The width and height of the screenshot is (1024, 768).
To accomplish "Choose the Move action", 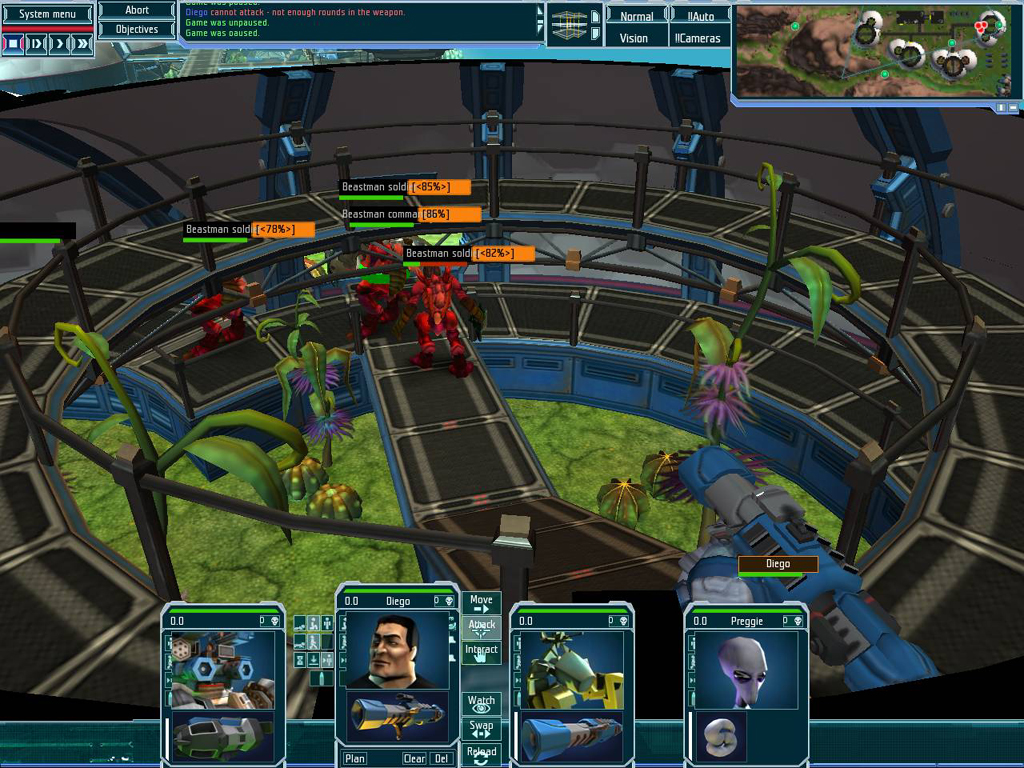I will pyautogui.click(x=481, y=603).
